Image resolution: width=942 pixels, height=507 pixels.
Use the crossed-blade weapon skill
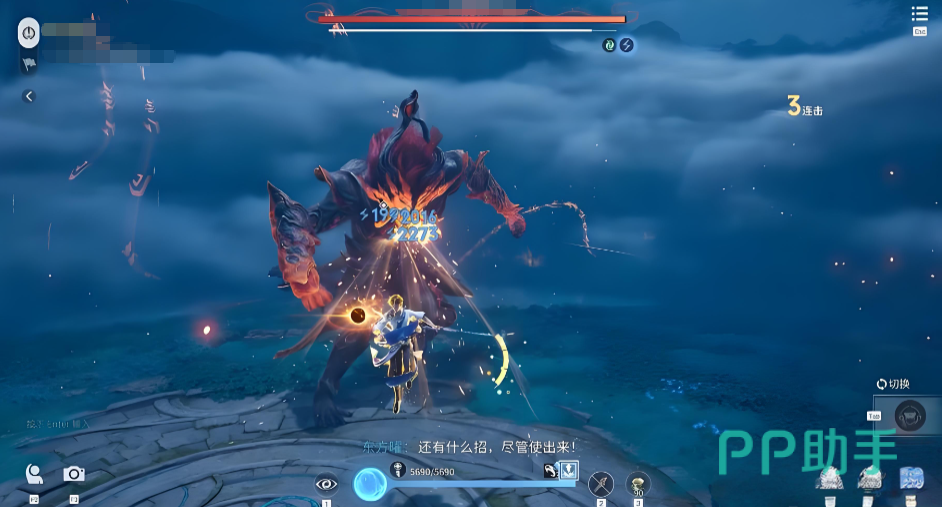click(x=600, y=484)
